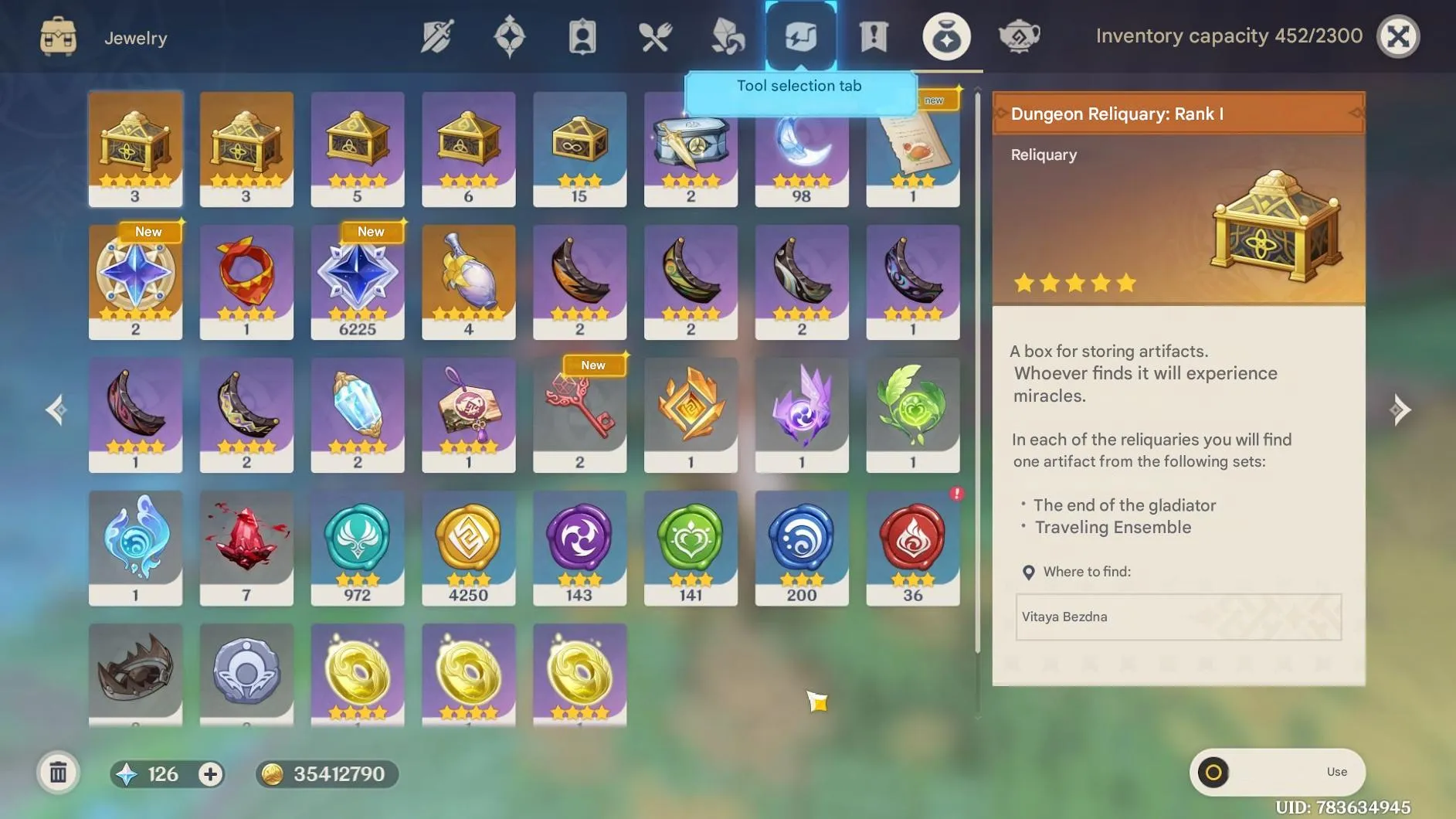The image size is (1456, 819).
Task: Open the Artifacts tab icon
Action: pyautogui.click(x=509, y=36)
